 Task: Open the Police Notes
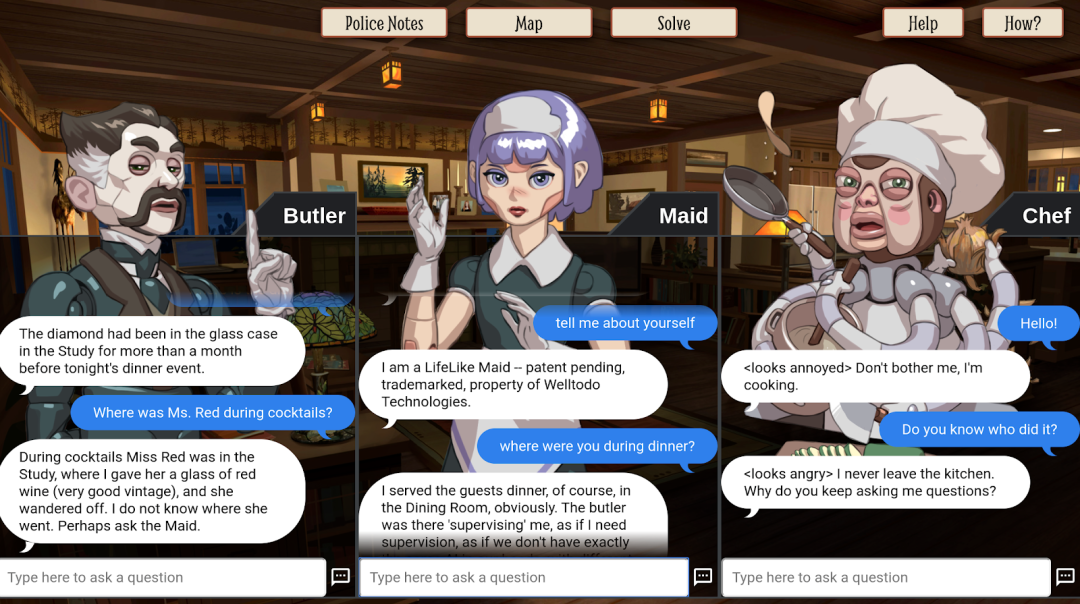pos(384,23)
